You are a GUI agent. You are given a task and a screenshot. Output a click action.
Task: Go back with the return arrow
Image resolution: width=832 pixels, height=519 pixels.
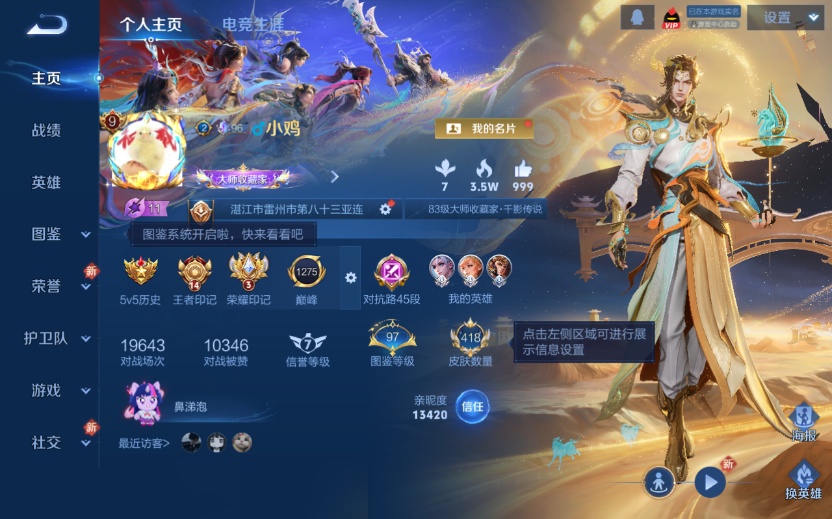tap(46, 24)
